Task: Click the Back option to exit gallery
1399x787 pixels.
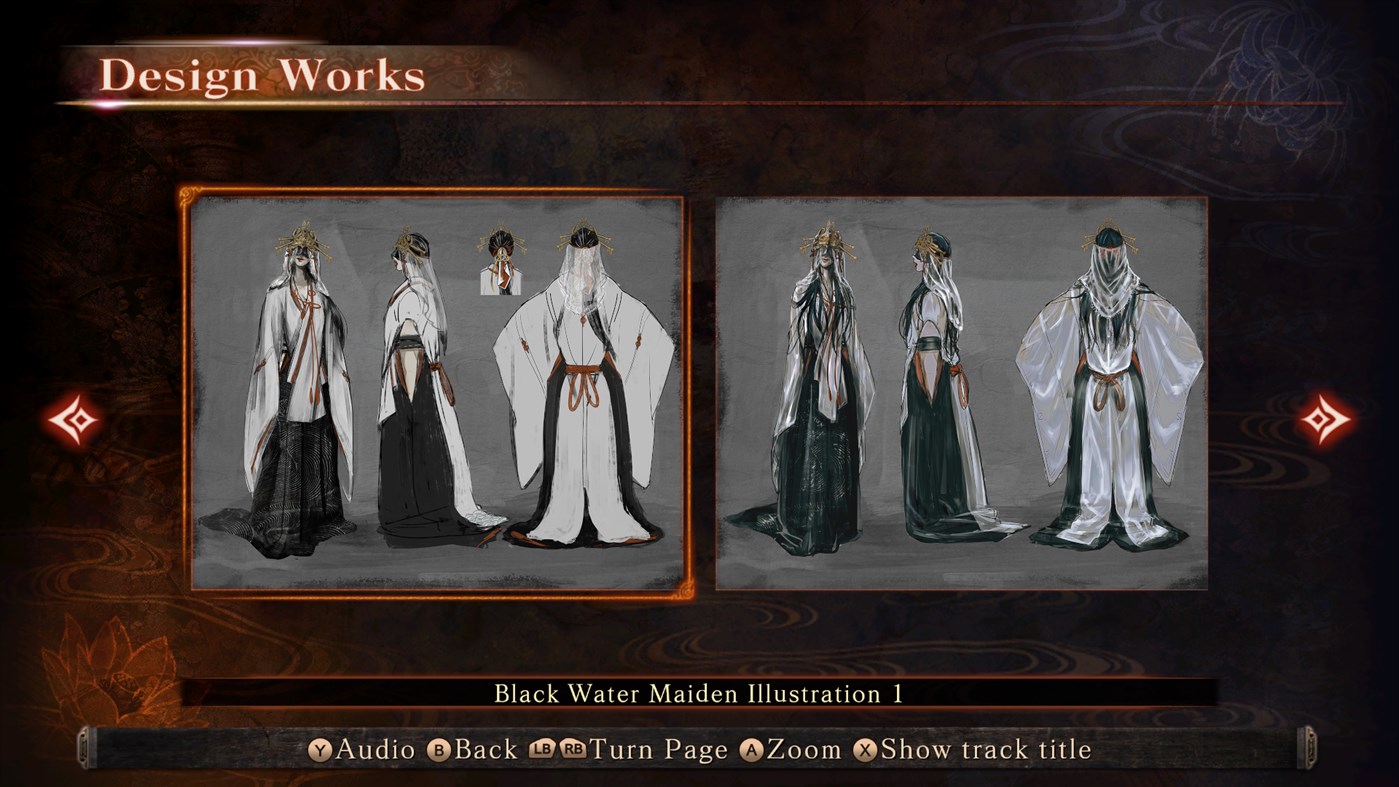Action: click(x=486, y=749)
